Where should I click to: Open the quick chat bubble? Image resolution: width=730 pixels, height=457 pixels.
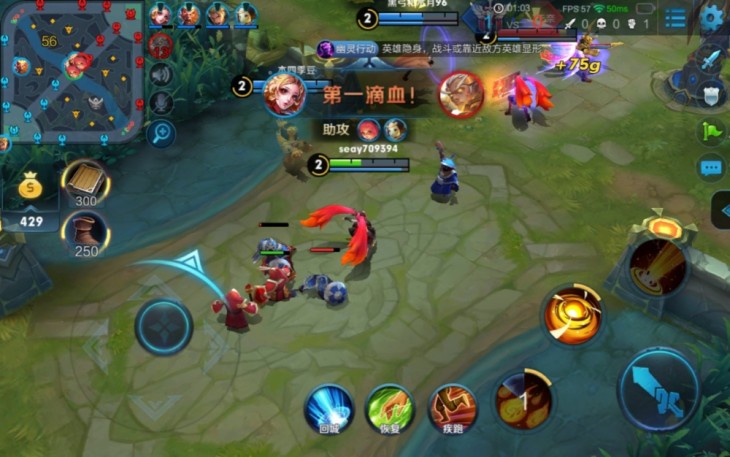pyautogui.click(x=711, y=168)
